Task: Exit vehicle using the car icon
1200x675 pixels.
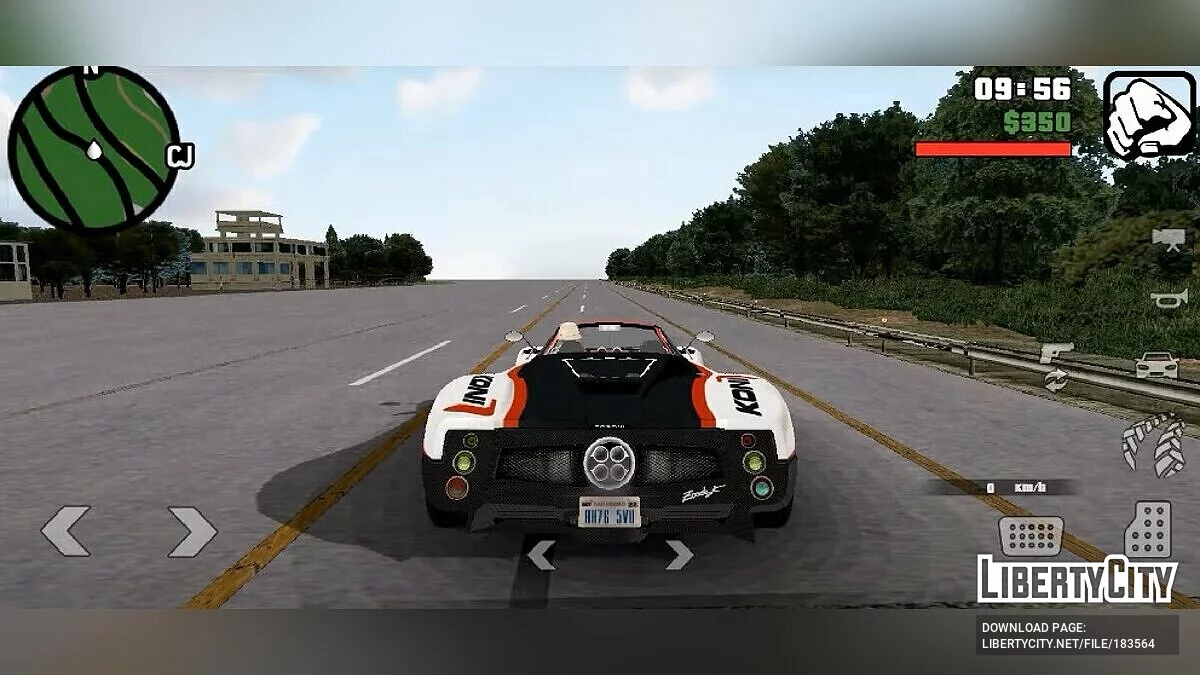Action: [x=1156, y=365]
